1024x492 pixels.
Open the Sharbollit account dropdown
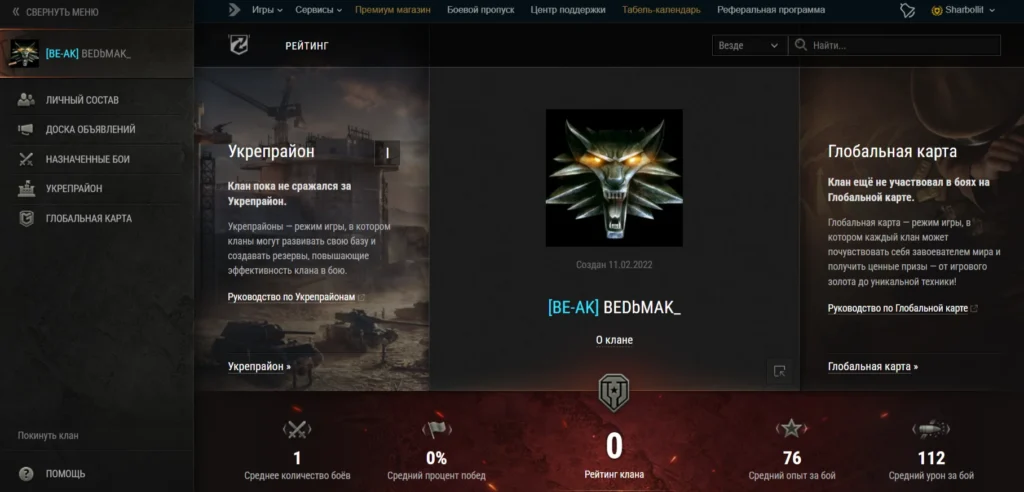pyautogui.click(x=963, y=10)
